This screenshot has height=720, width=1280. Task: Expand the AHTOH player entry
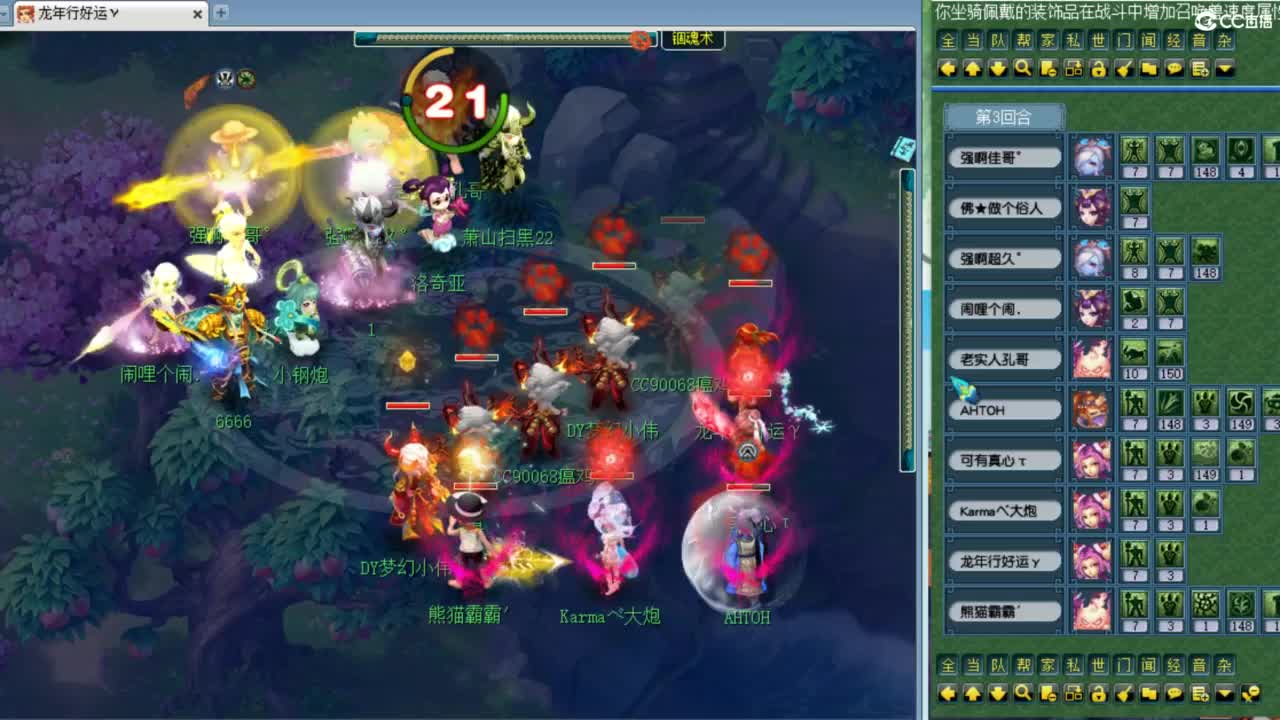point(1002,409)
